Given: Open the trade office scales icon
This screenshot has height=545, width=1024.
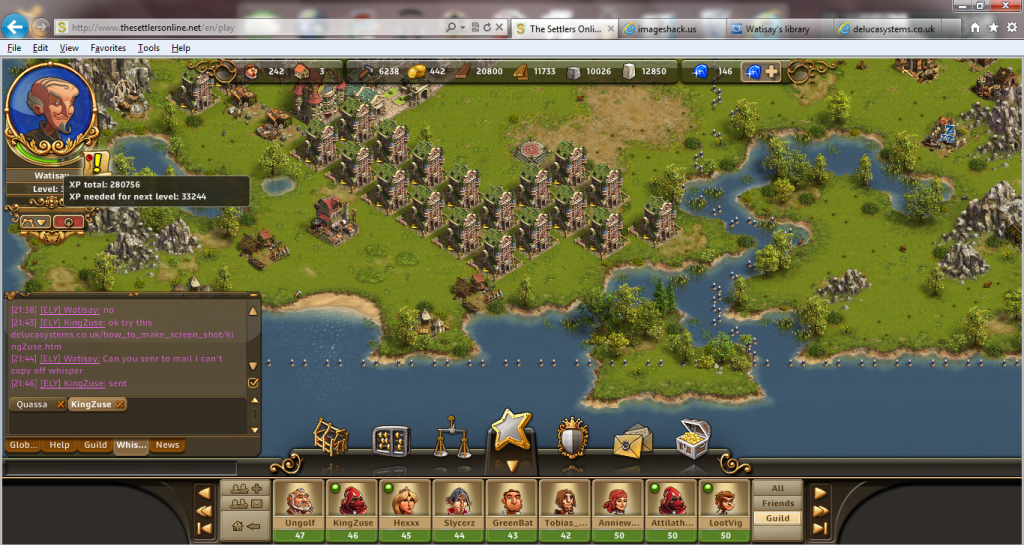Looking at the screenshot, I should (x=452, y=440).
